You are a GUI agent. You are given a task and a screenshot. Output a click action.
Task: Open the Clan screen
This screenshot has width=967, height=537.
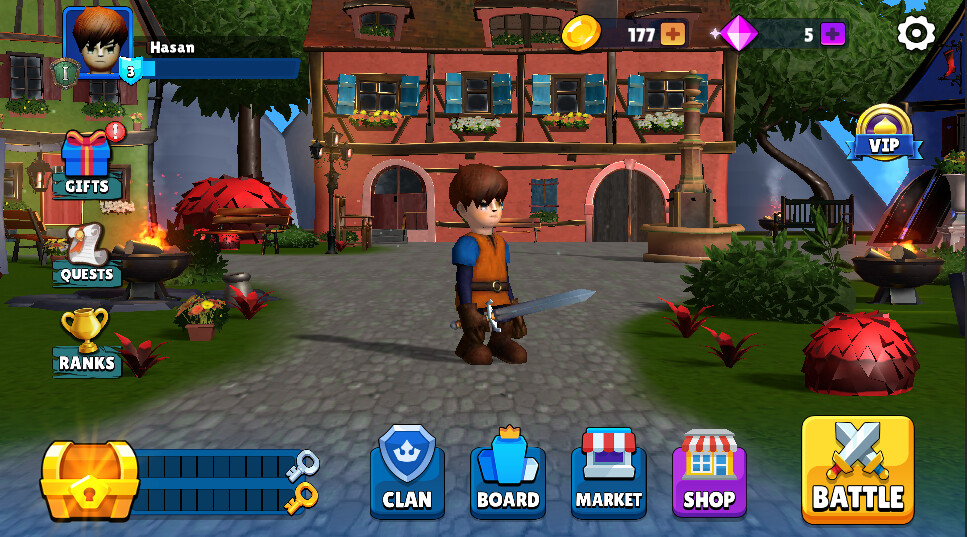pyautogui.click(x=407, y=473)
